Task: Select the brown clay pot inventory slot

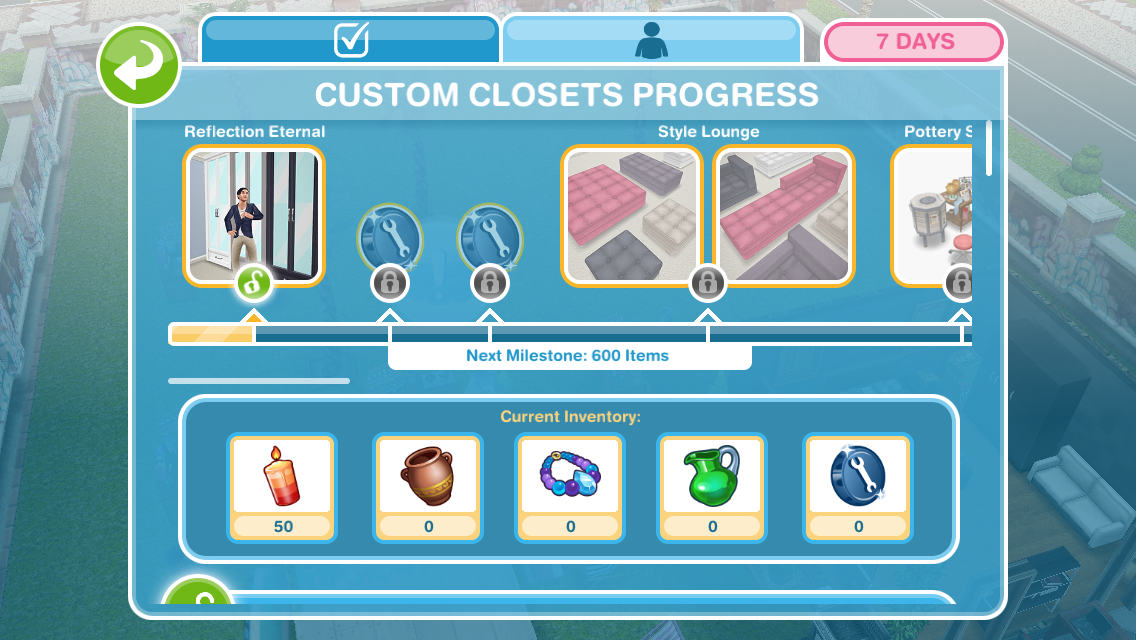Action: (428, 487)
